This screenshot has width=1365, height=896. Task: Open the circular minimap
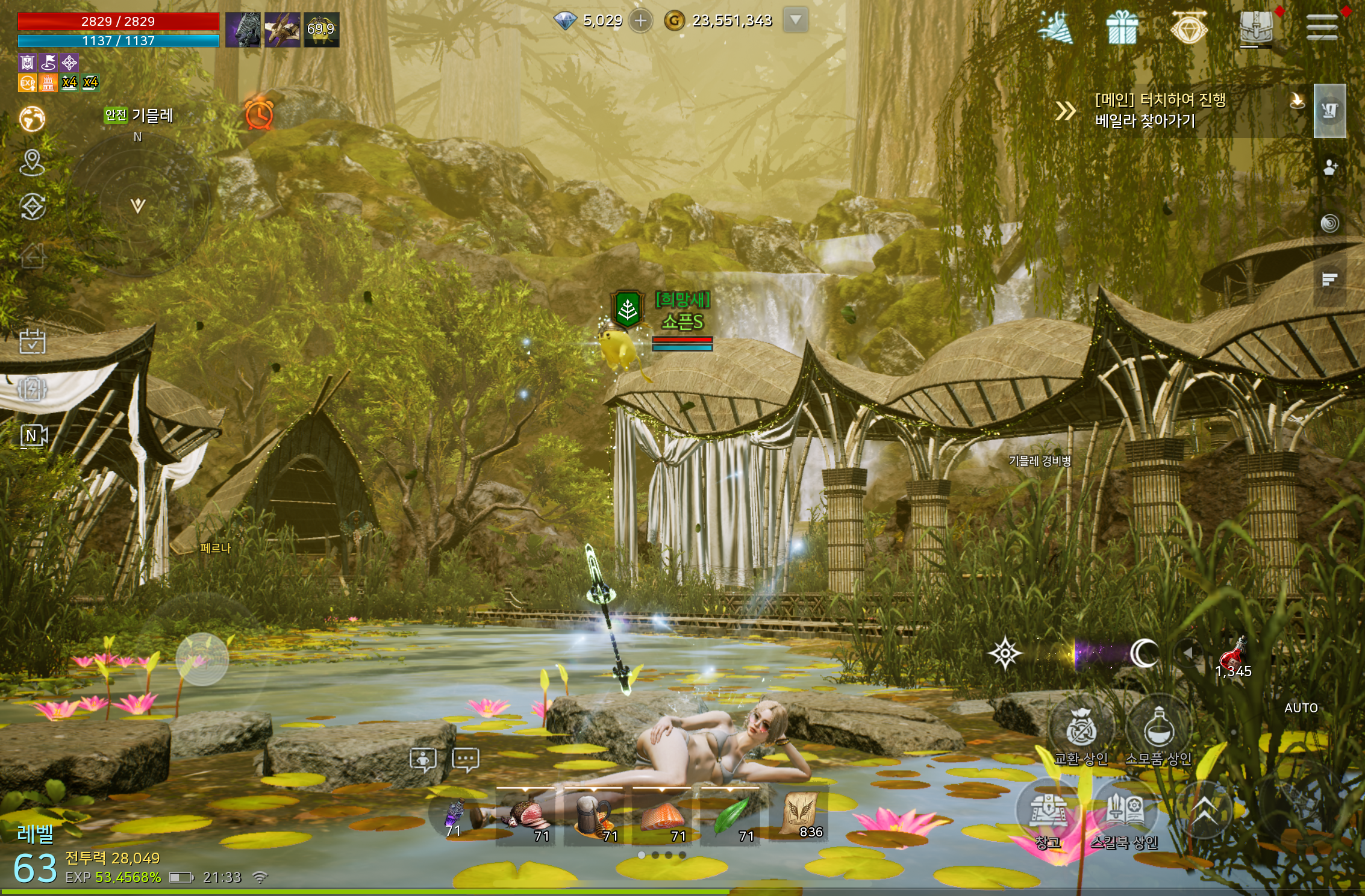(x=139, y=205)
